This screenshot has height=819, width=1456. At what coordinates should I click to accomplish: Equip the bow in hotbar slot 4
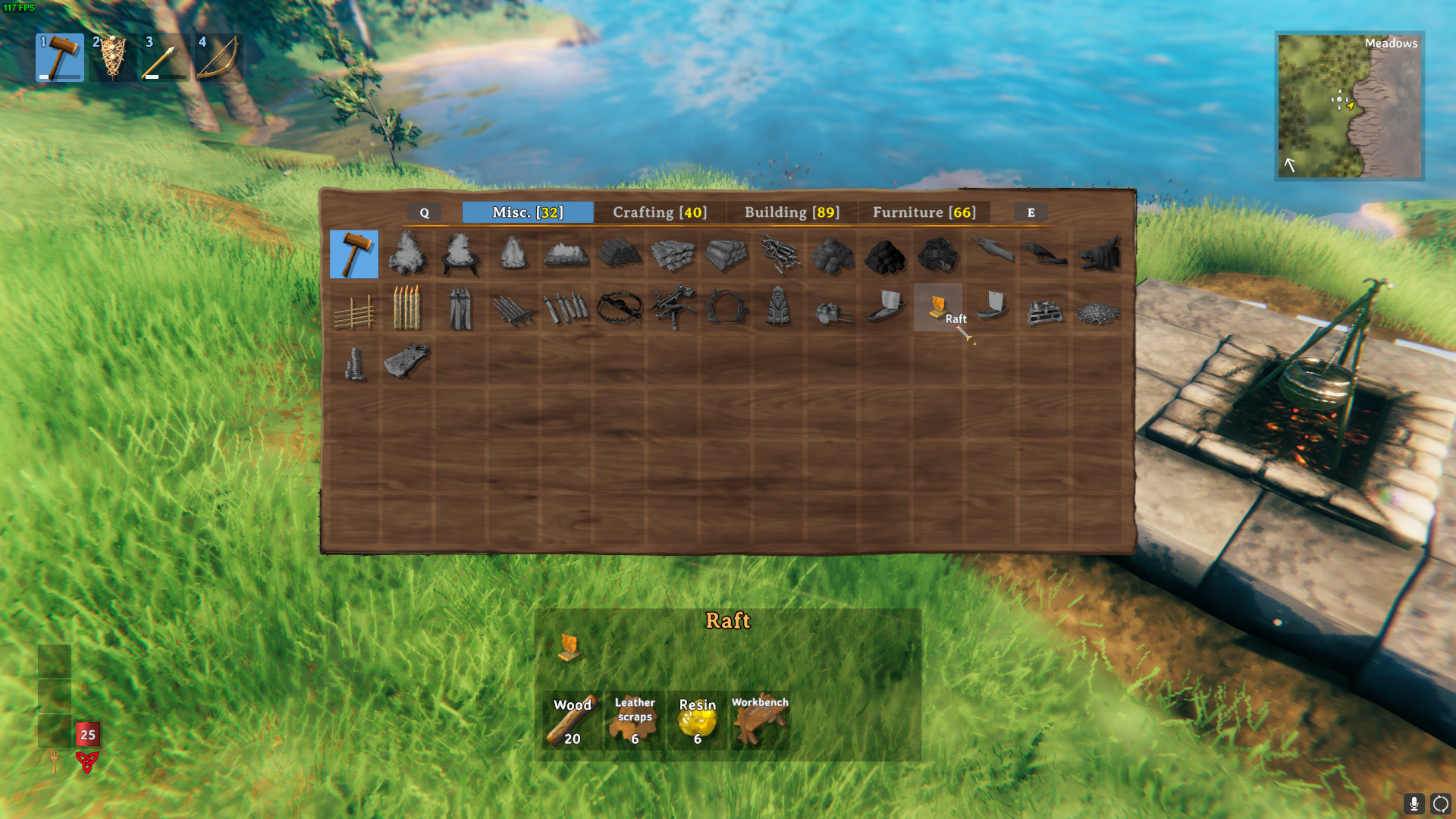click(x=219, y=58)
